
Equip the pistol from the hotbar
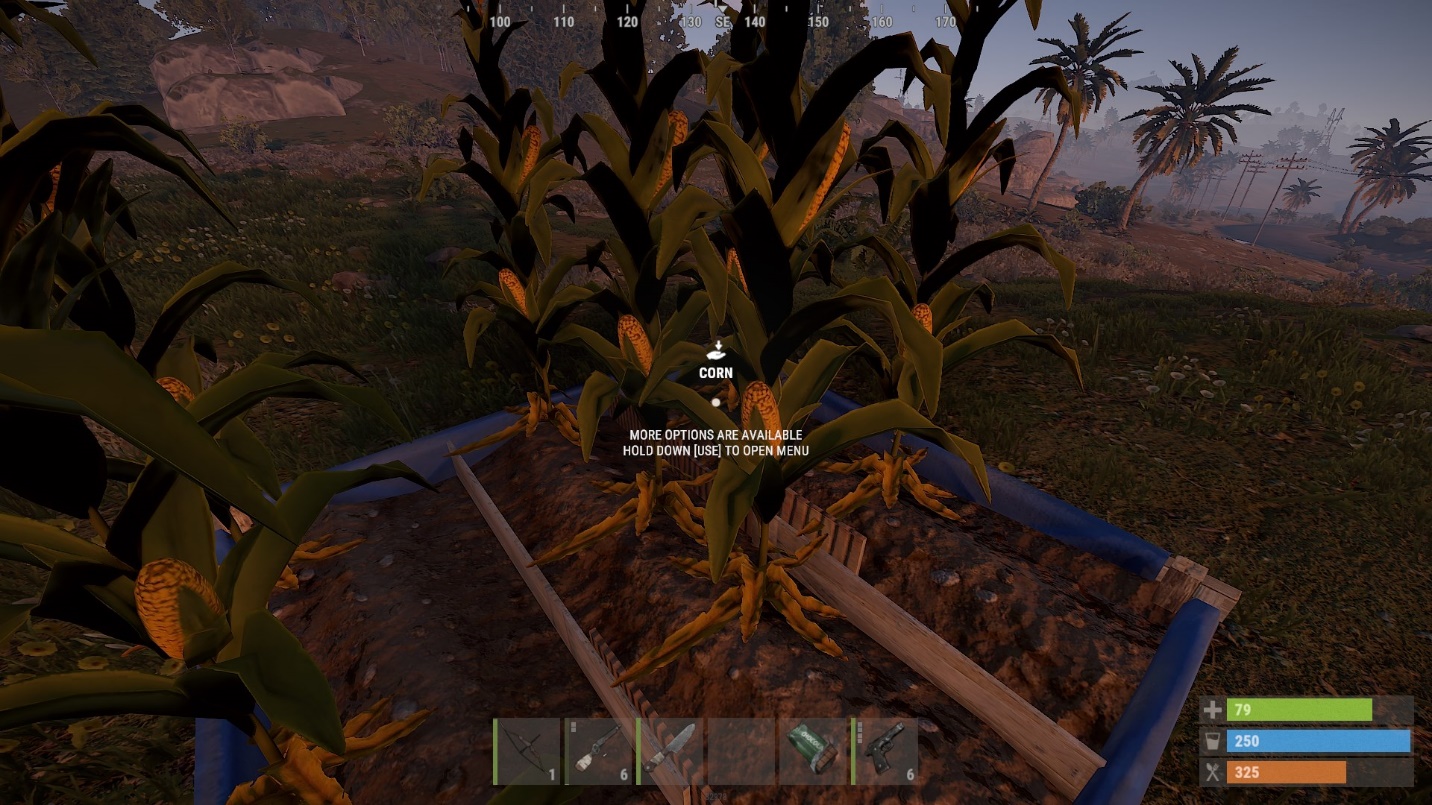[883, 751]
